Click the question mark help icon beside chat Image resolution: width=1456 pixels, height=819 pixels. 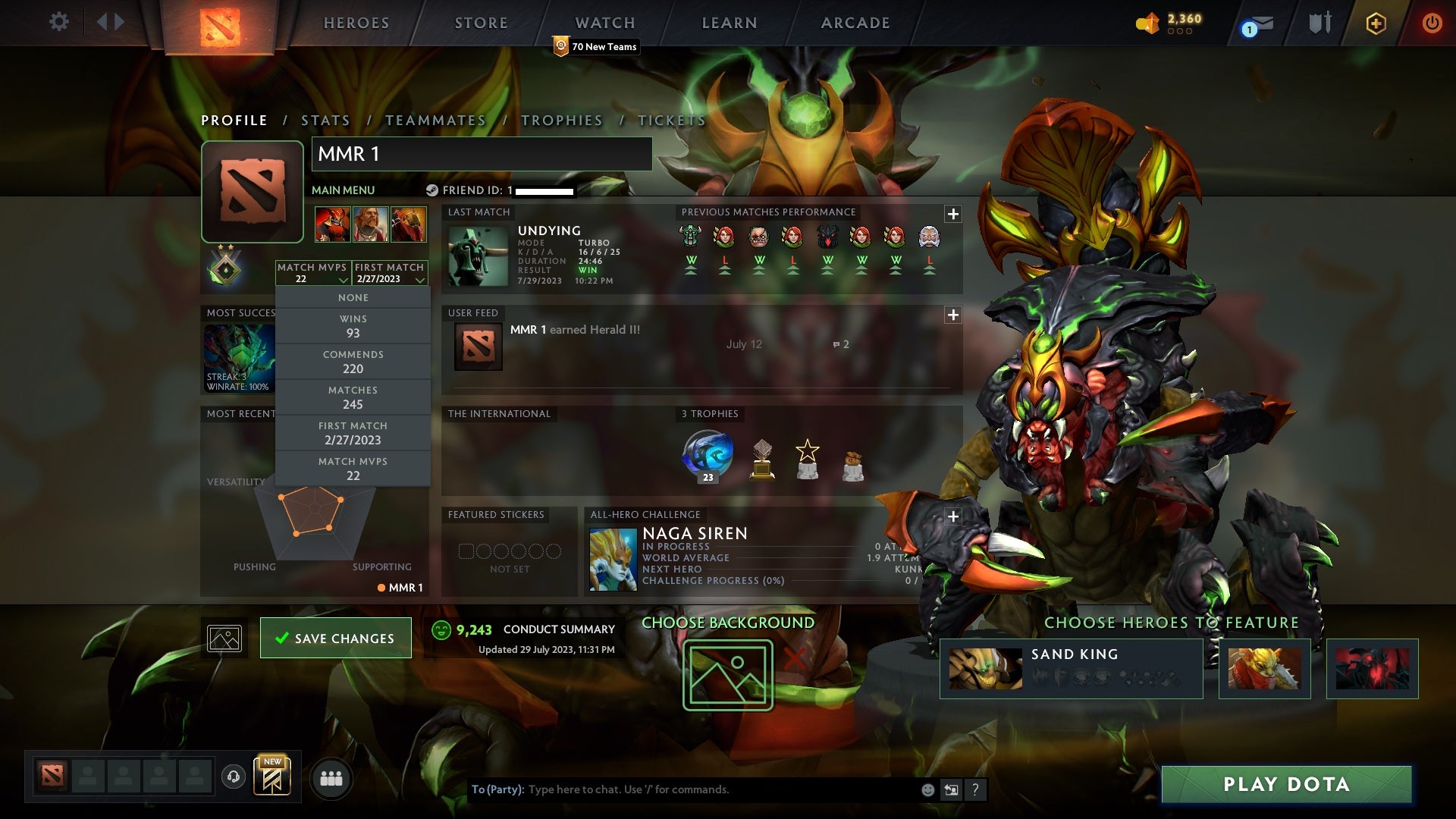(x=975, y=789)
